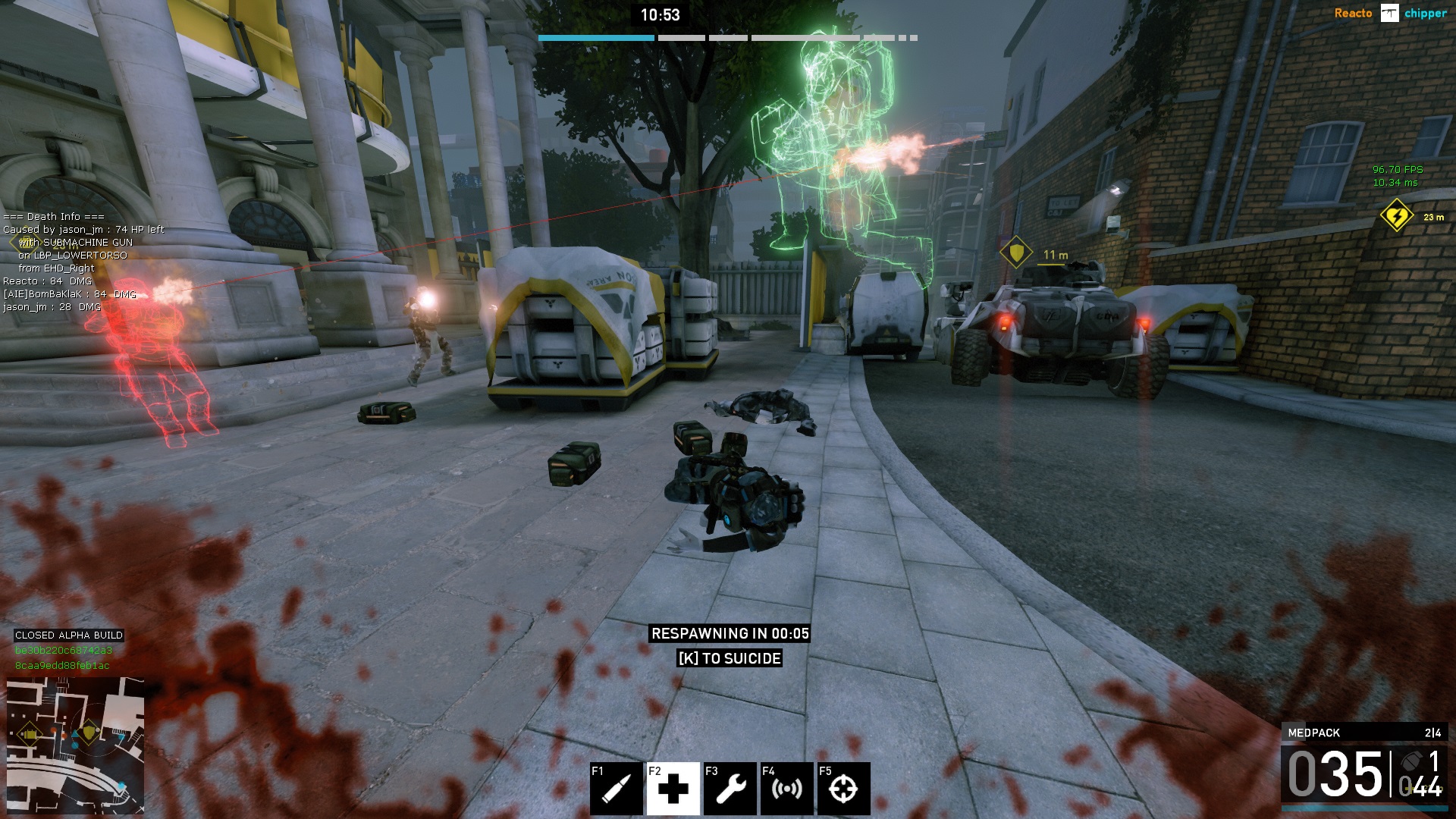Pick the F5 crosshair target slot
This screenshot has height=819, width=1456.
tap(843, 788)
